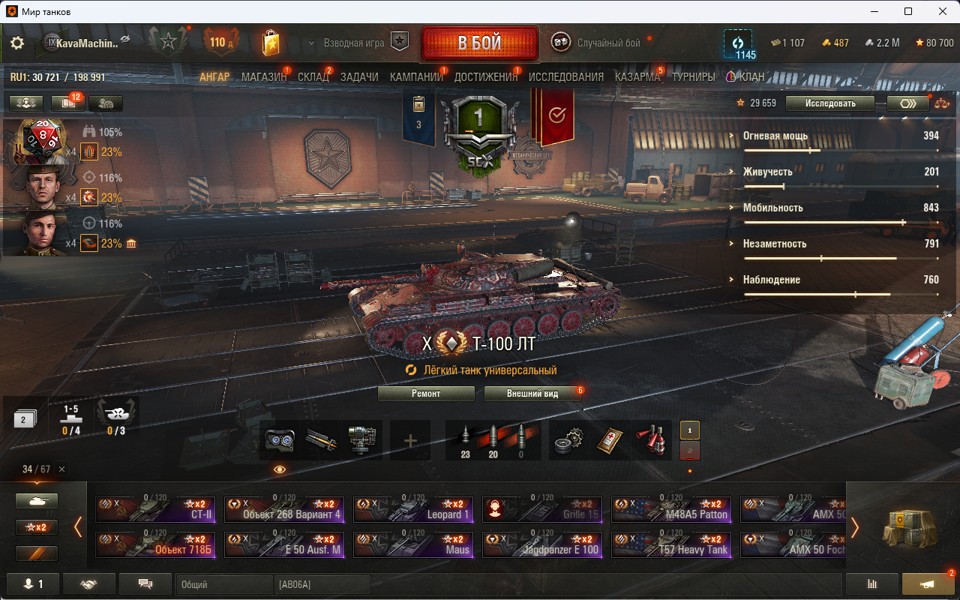Screen dimensions: 960x600
Task: Open the СКЛАД tab
Action: (313, 77)
